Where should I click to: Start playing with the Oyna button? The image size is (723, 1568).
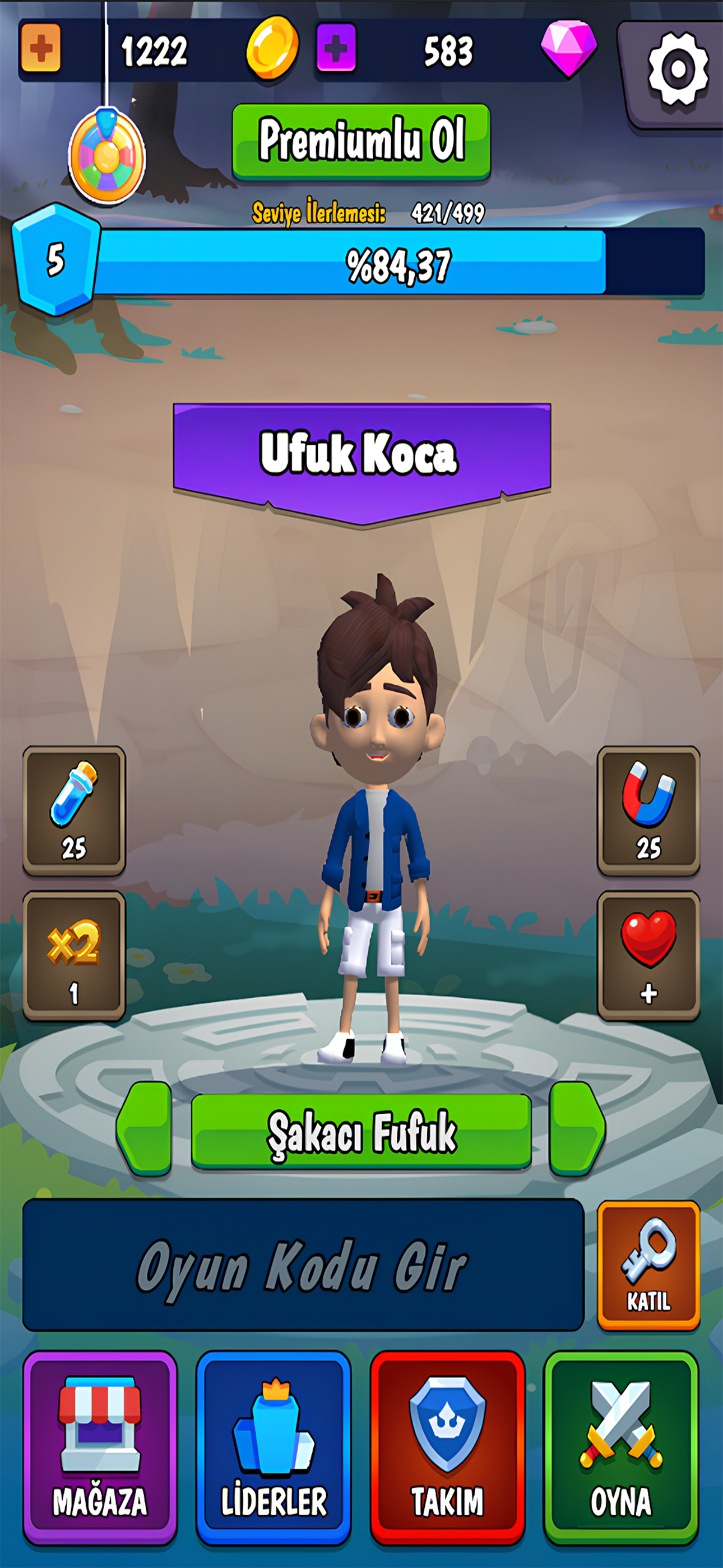tap(621, 1446)
